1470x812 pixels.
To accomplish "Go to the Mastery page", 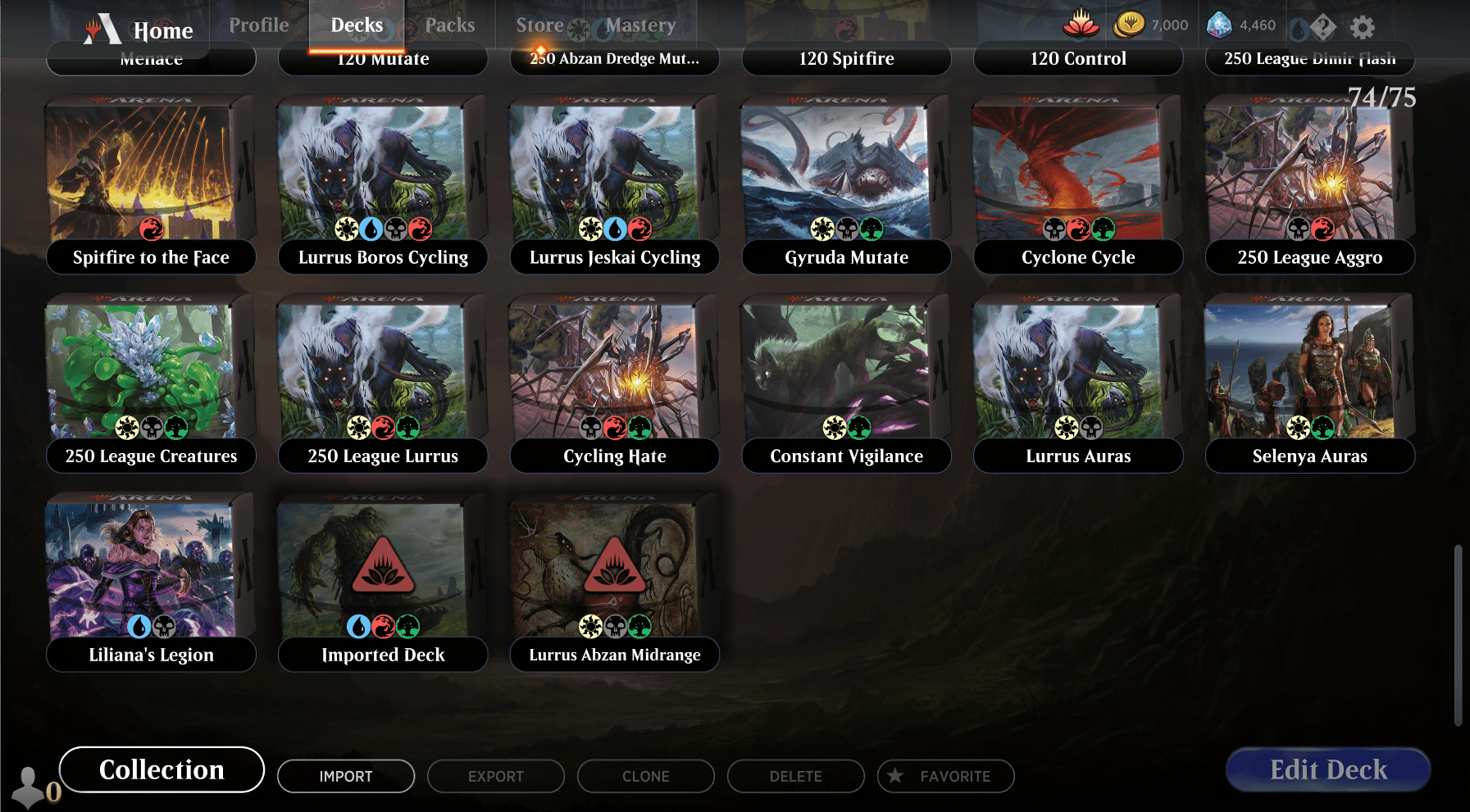I will point(641,25).
